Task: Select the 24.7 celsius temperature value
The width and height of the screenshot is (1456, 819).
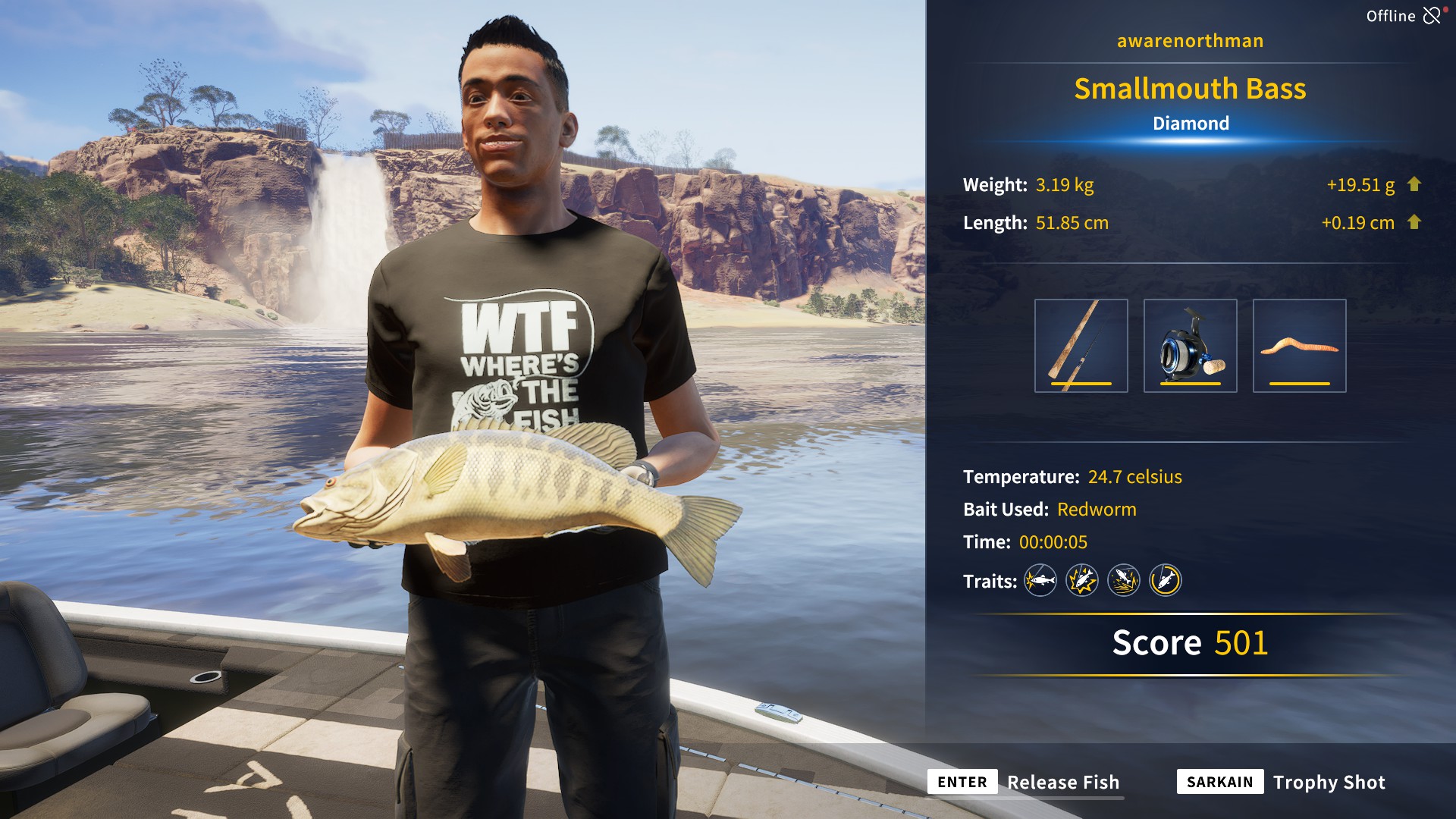Action: click(x=1135, y=477)
